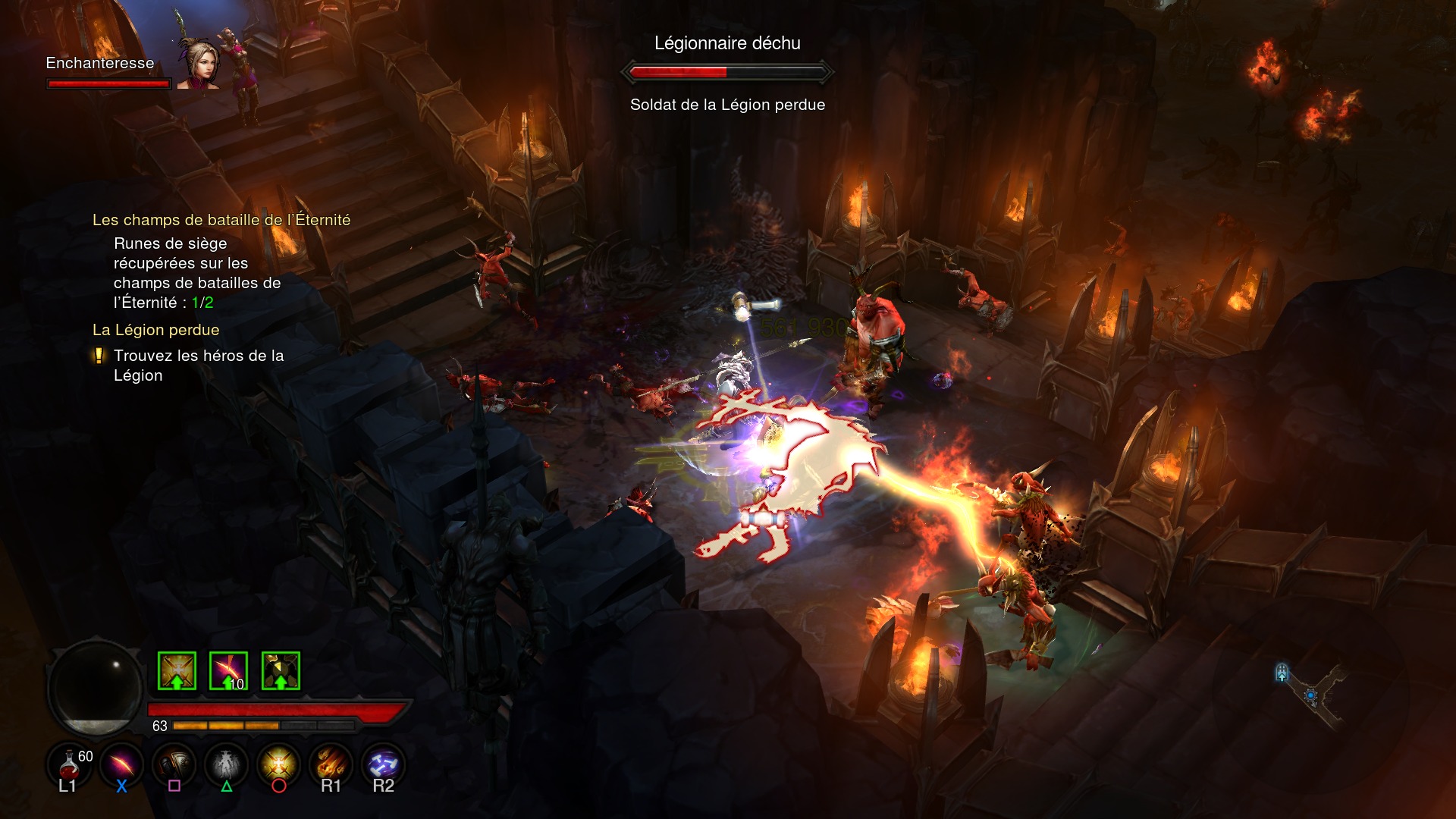Cast the falling meteors skill

tap(331, 763)
